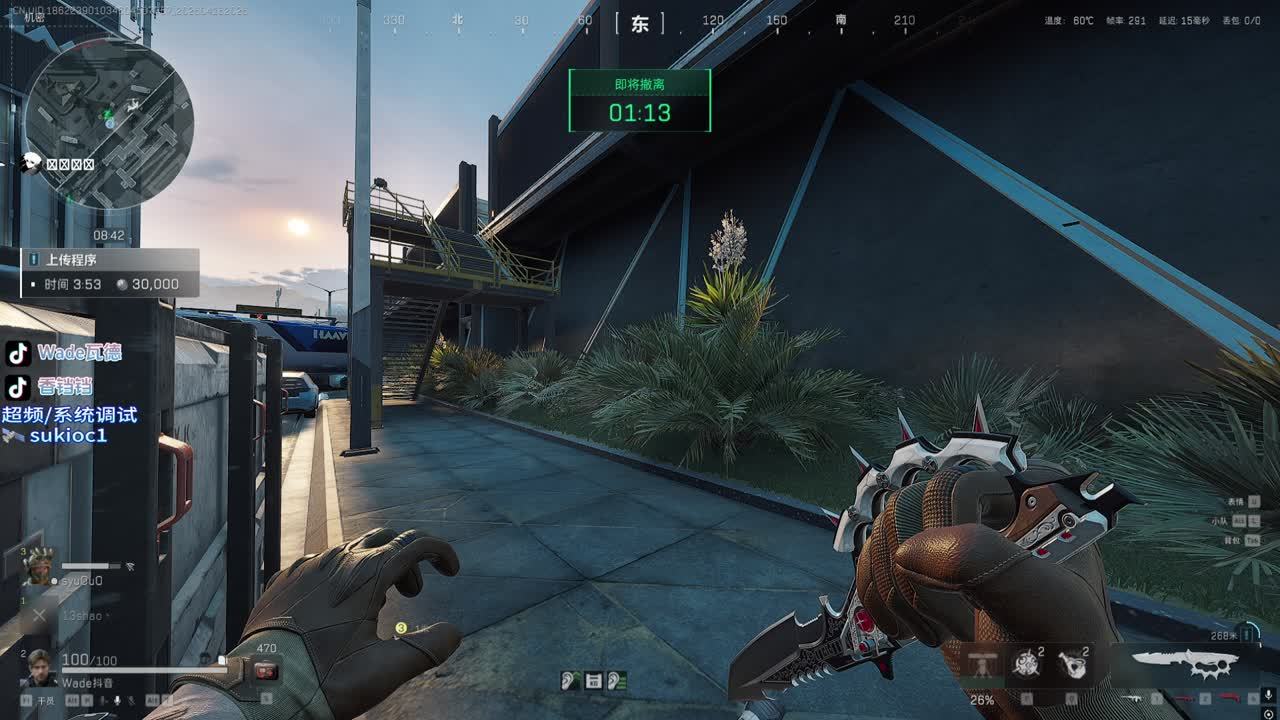Toggle the voice microphone icon under the health bar
Viewport: 1280px width, 720px height.
(x=118, y=701)
